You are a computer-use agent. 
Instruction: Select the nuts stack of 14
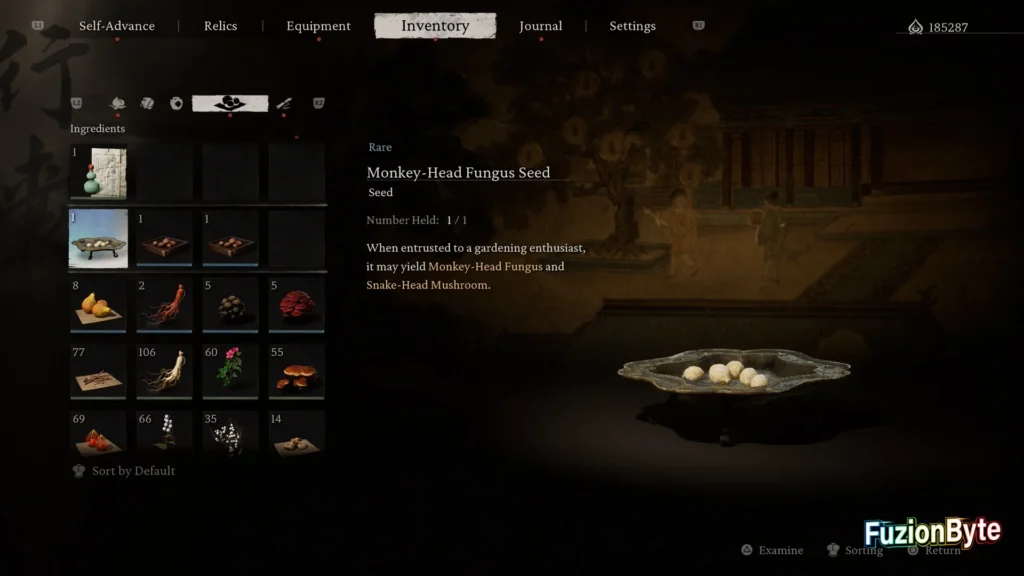[296, 434]
